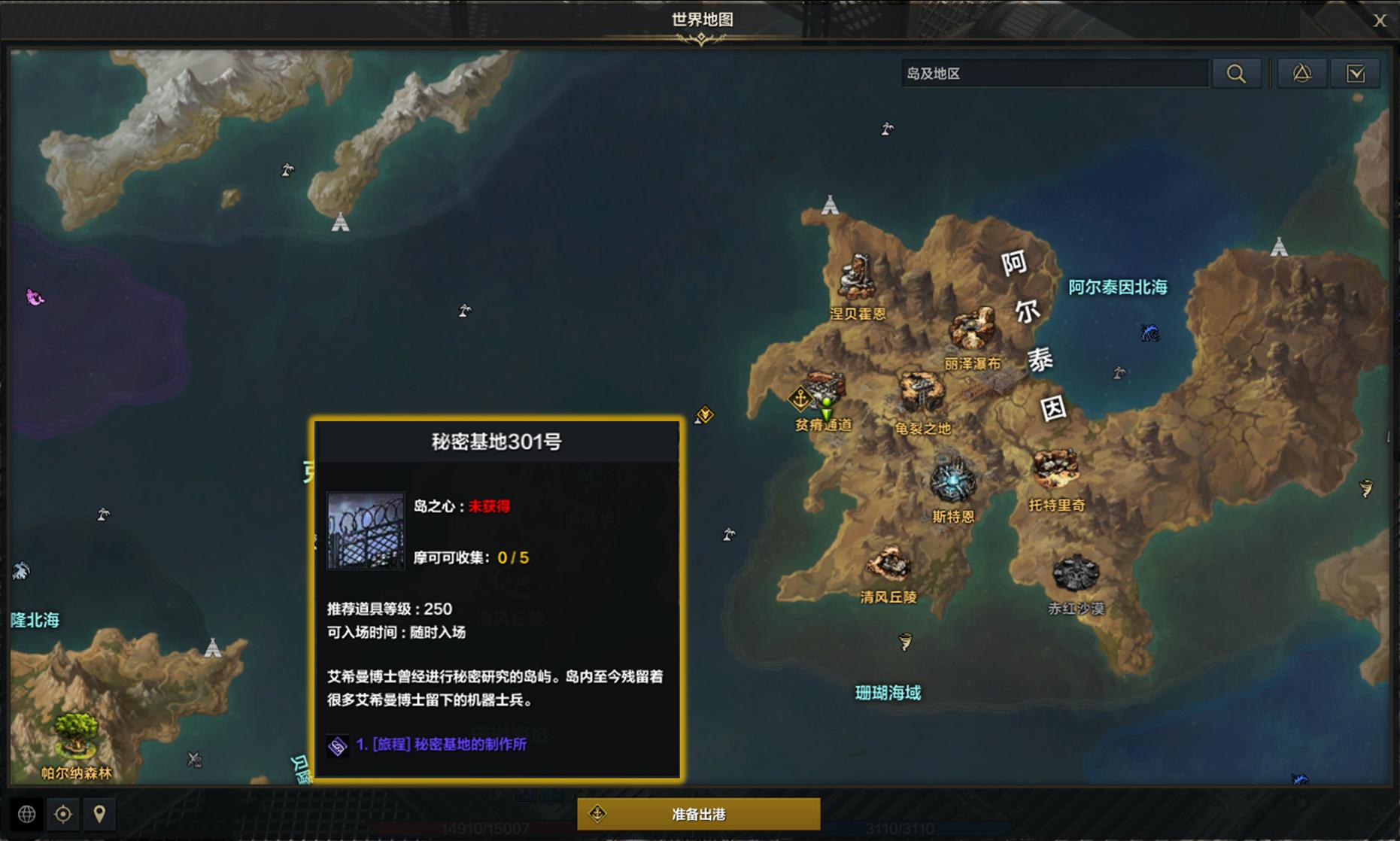The width and height of the screenshot is (1400, 841).
Task: Toggle the map marker filter checkbox icon
Action: (x=1356, y=73)
